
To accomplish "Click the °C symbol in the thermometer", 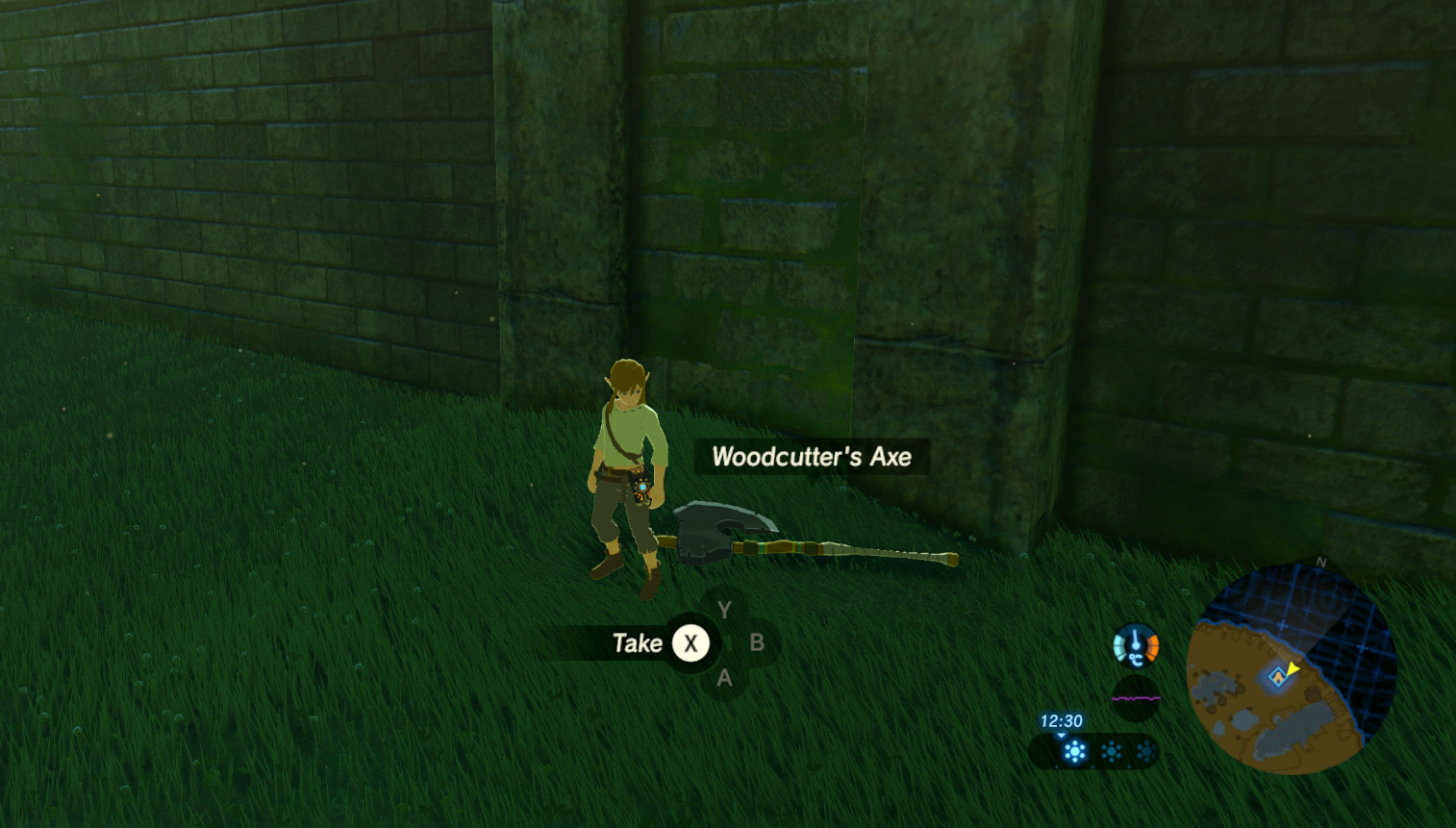I will click(x=1136, y=659).
